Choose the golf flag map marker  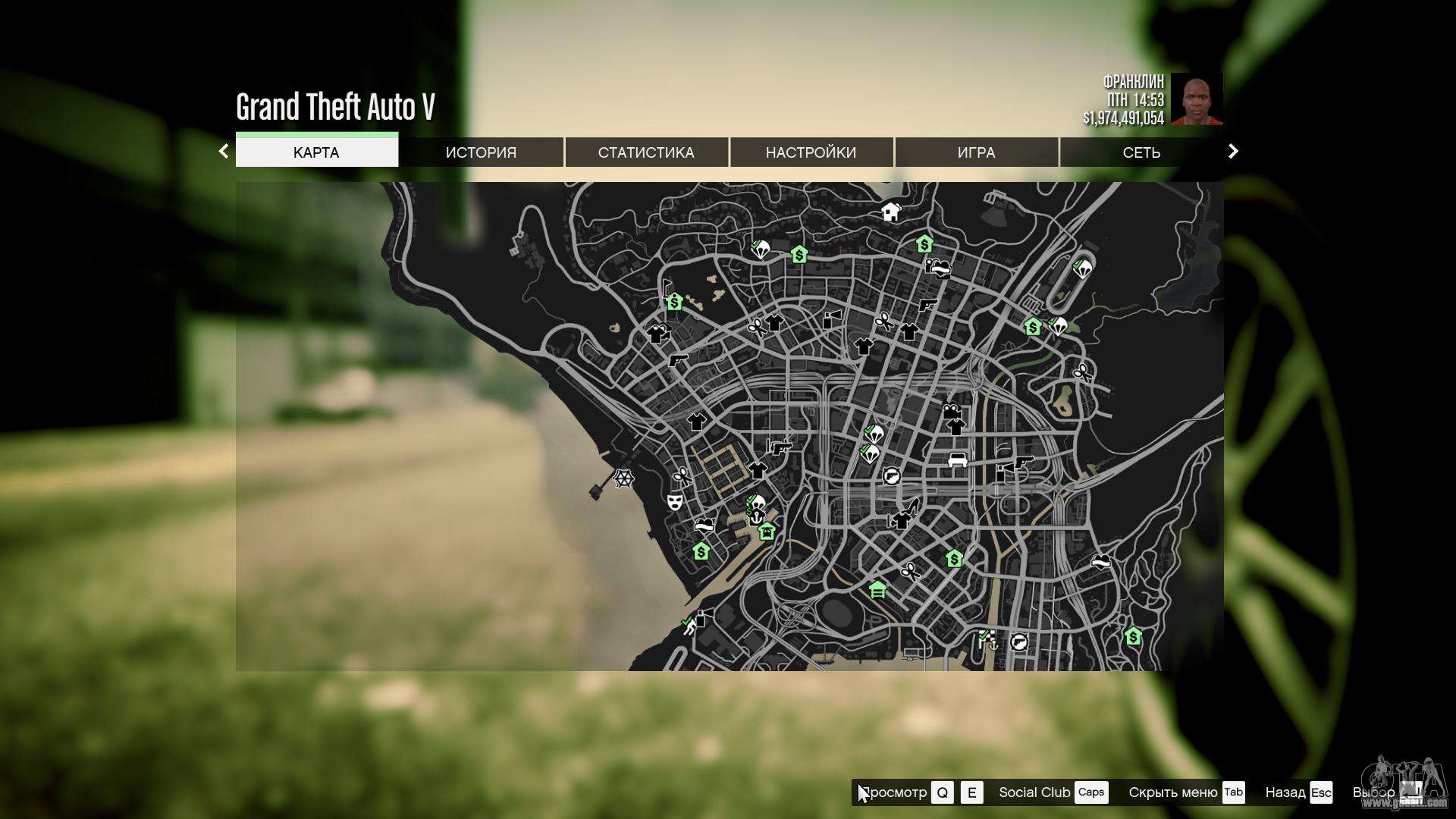[x=667, y=287]
